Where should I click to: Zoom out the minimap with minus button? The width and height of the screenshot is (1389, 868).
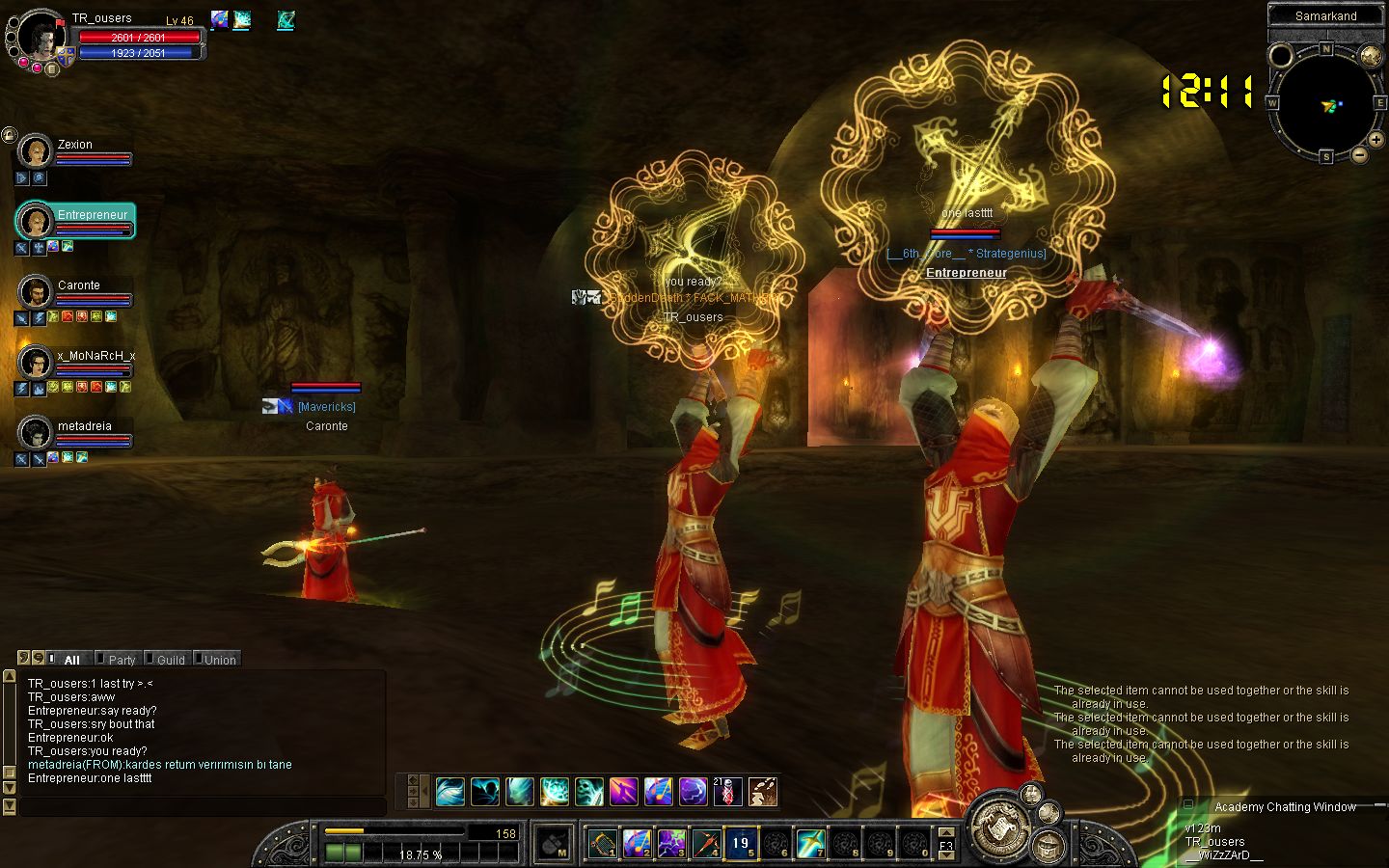(1359, 154)
